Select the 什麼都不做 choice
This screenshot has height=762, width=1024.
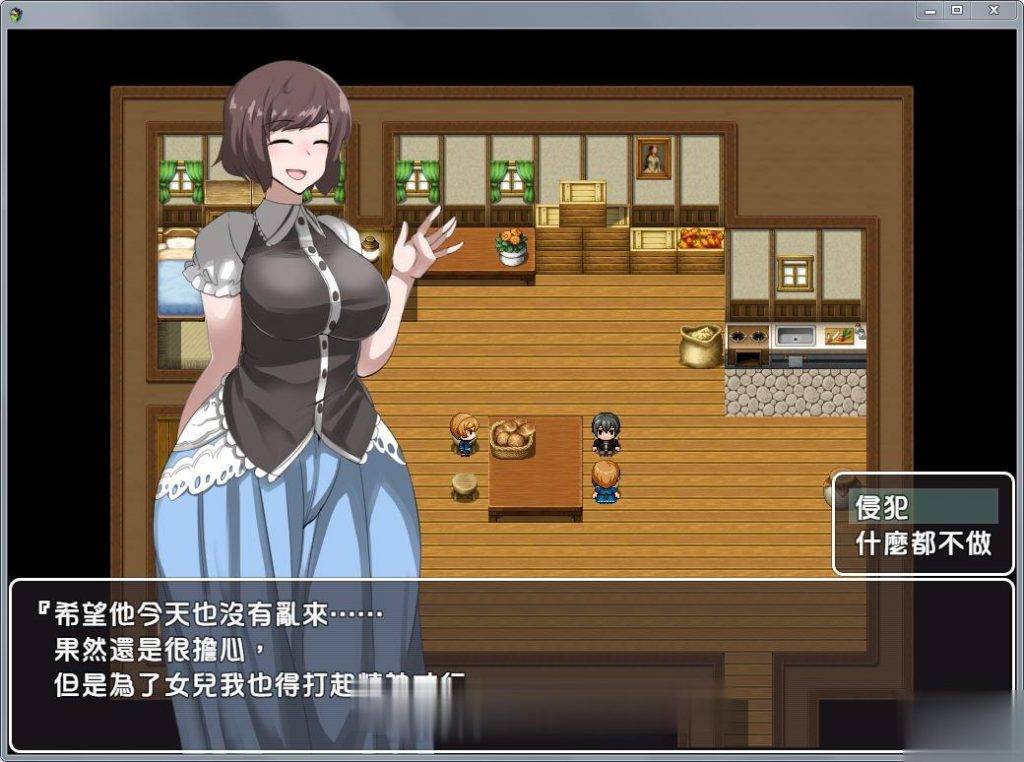[922, 543]
